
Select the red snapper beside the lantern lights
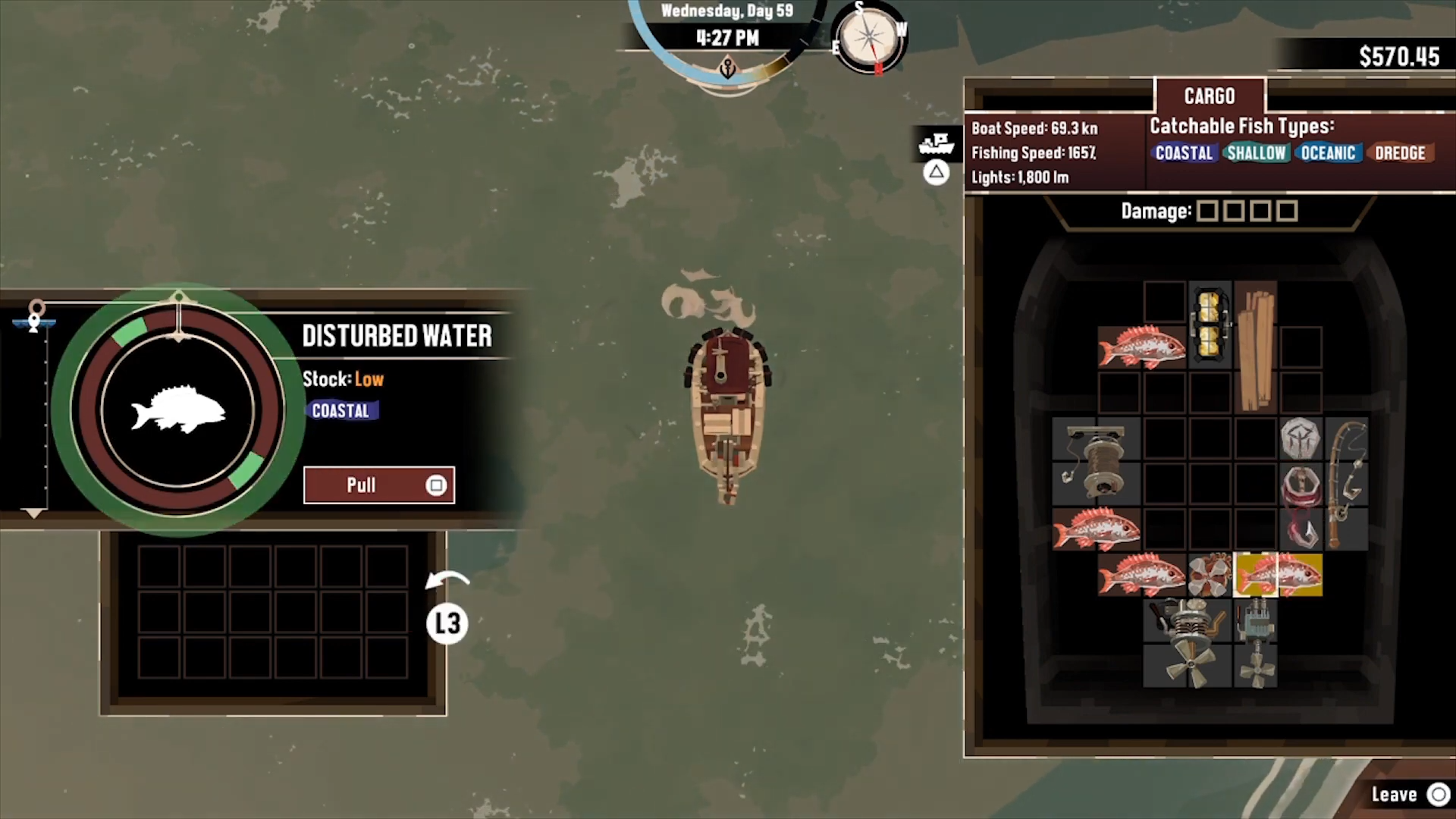[1141, 347]
